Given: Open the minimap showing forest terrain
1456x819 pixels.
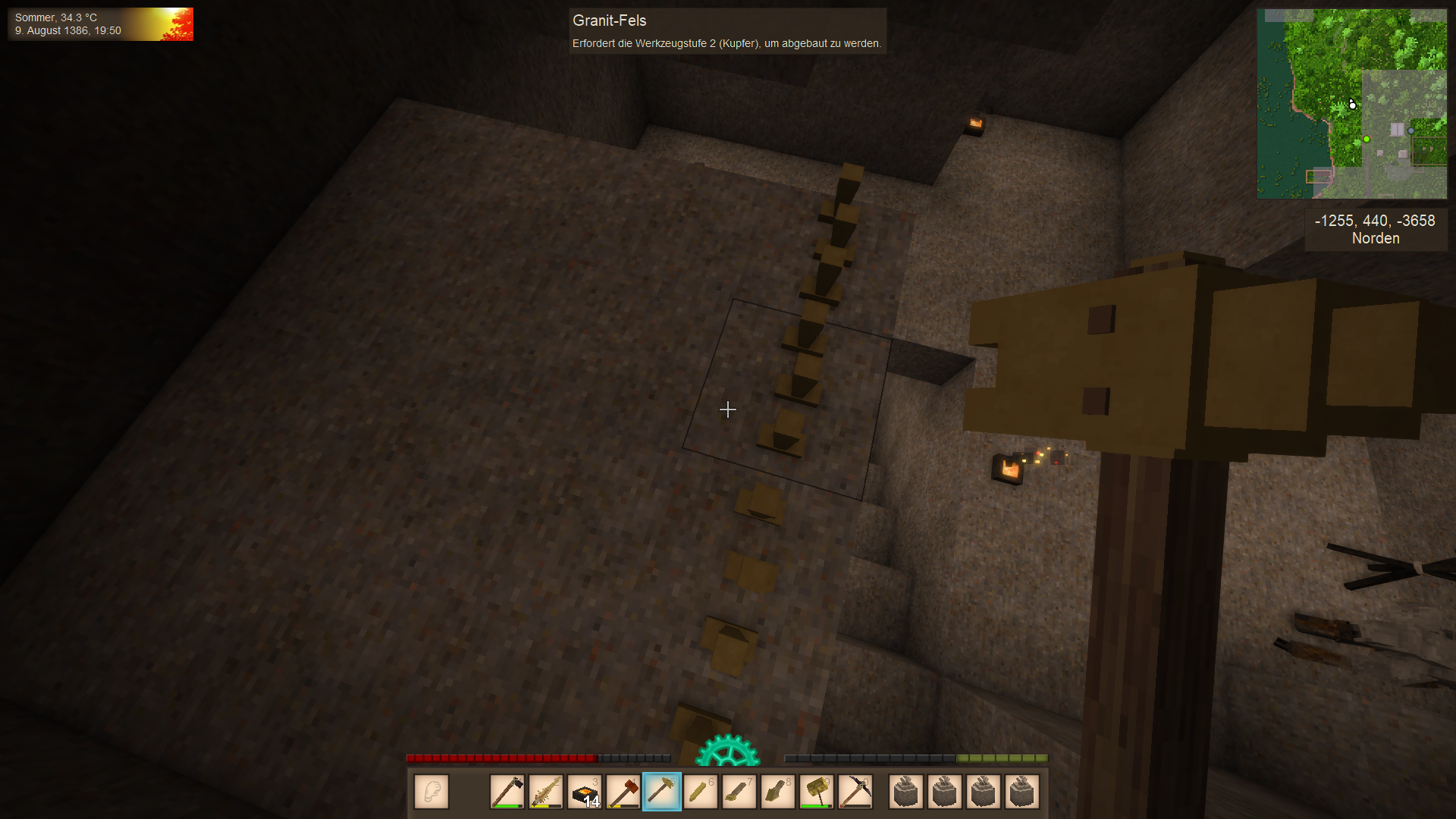Looking at the screenshot, I should pos(1352,104).
